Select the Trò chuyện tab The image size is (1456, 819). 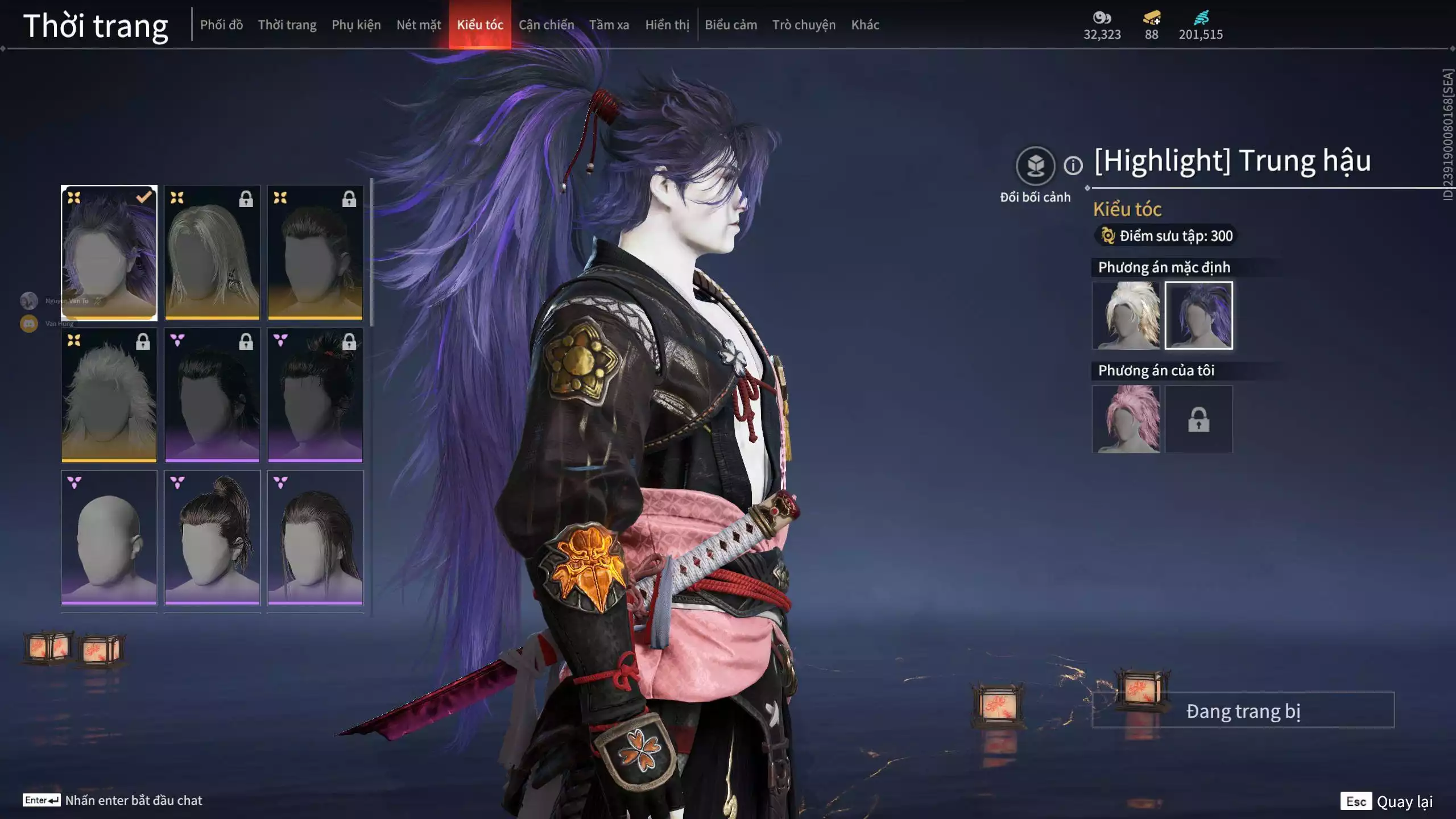(x=804, y=25)
